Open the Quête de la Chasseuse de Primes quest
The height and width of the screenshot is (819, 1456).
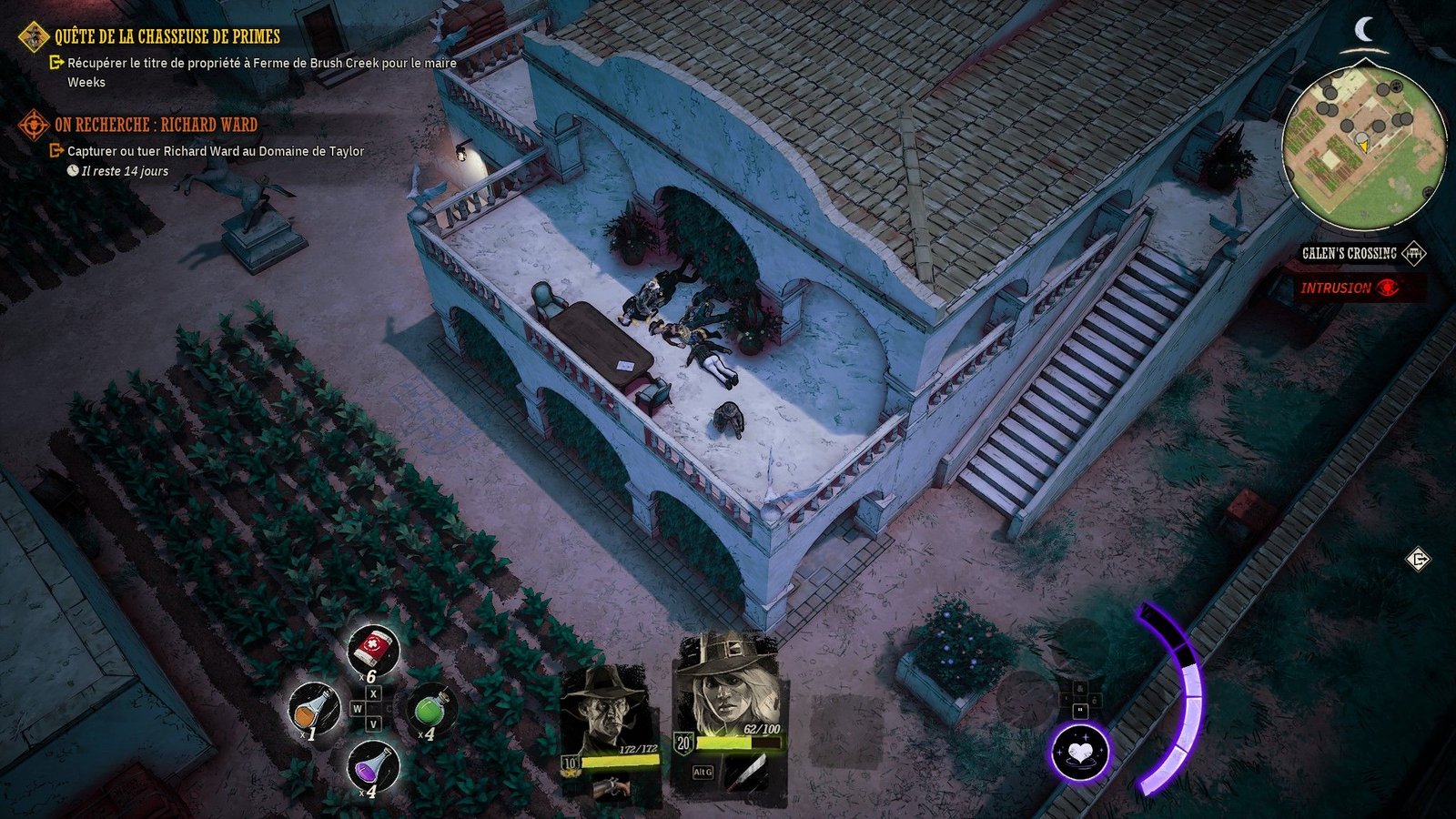167,36
